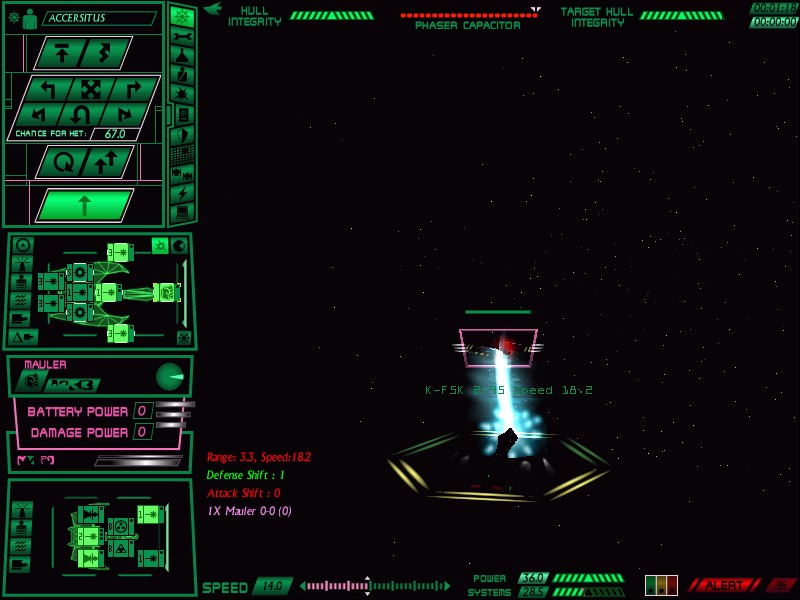Turn ship with the right turn arrow
800x600 pixels.
pos(133,88)
